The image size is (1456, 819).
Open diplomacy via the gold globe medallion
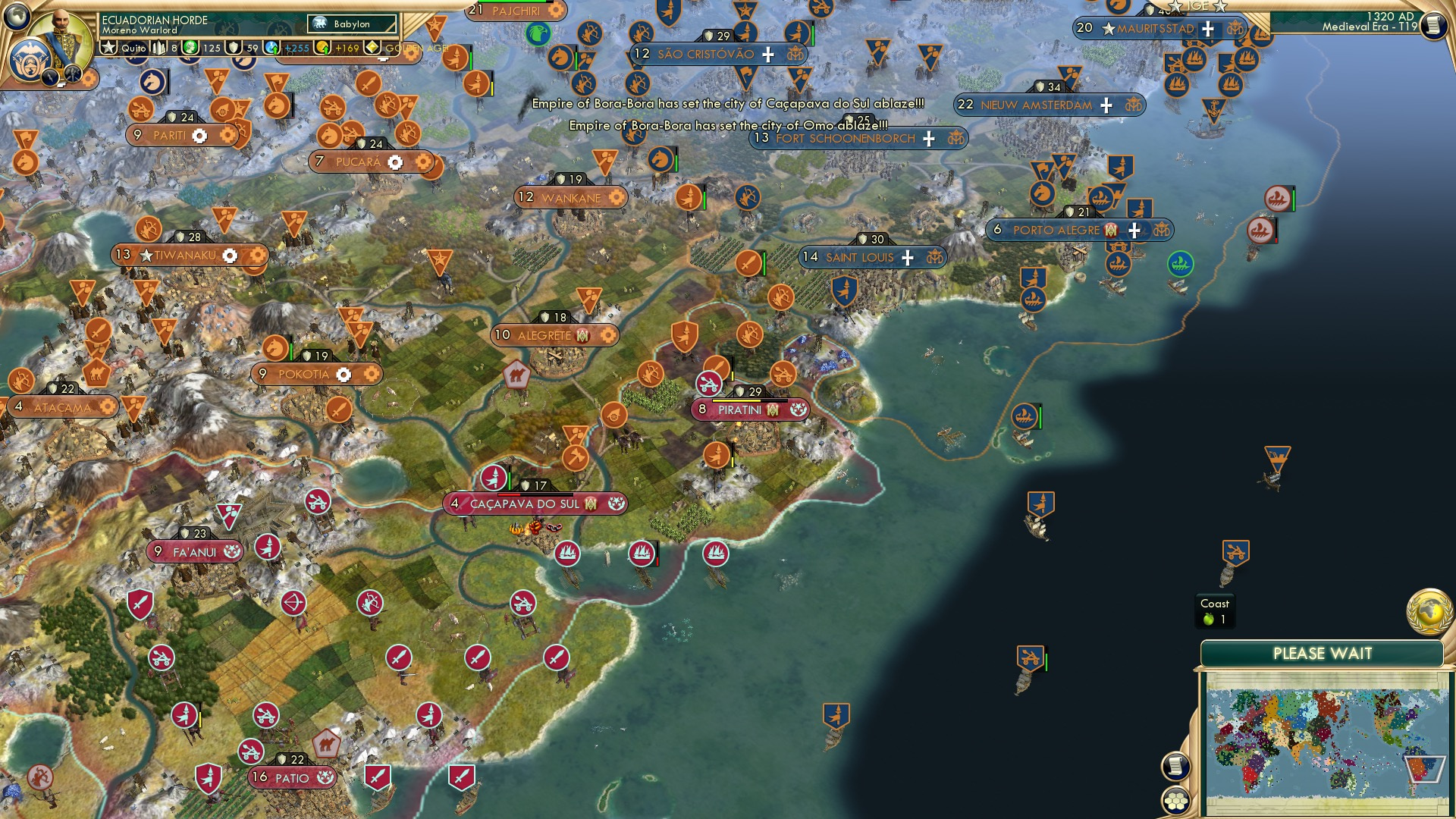pos(1429,613)
